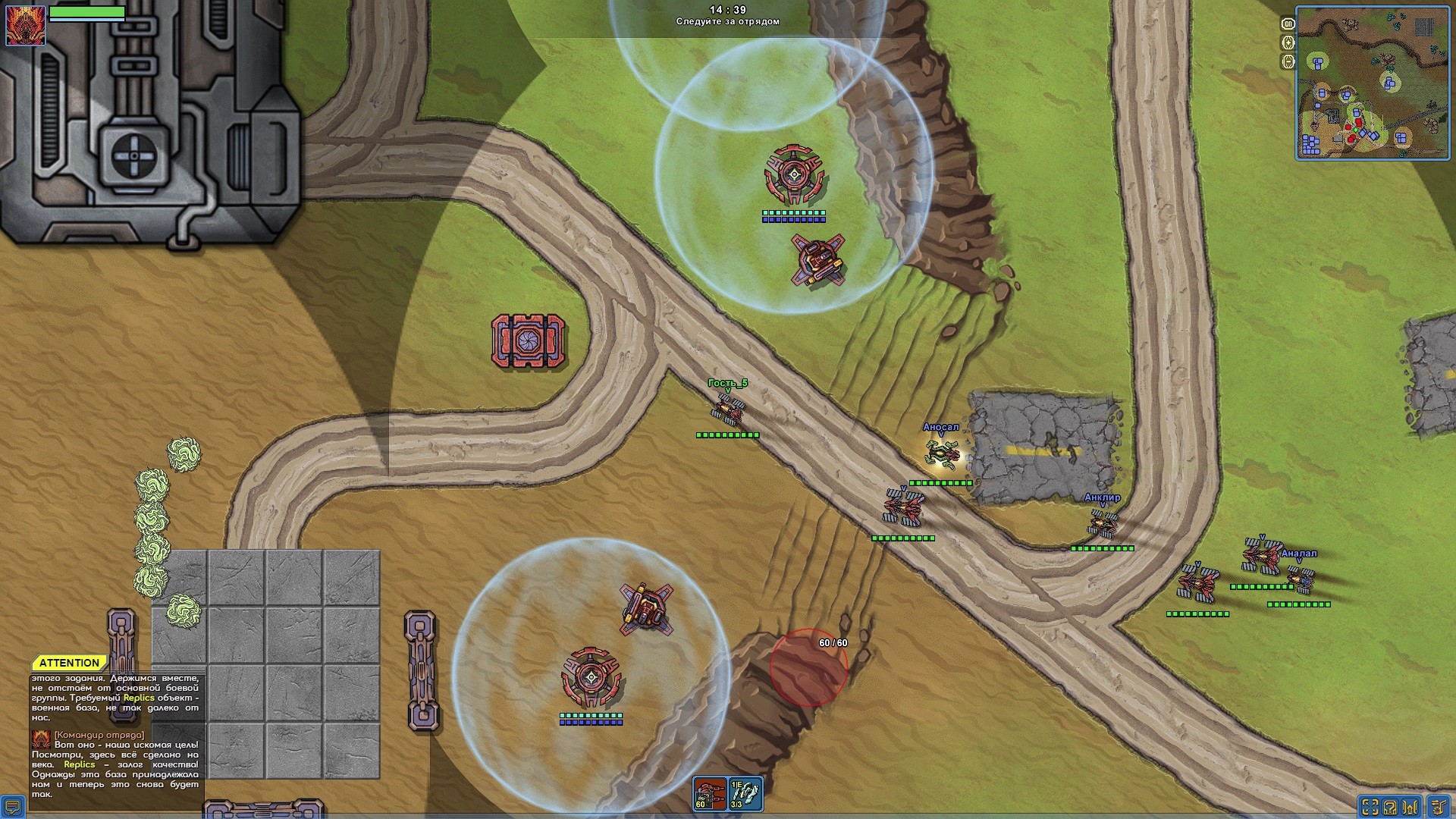Click the unit arrow icon between brackets
1456x819 pixels.
[x=1411, y=807]
